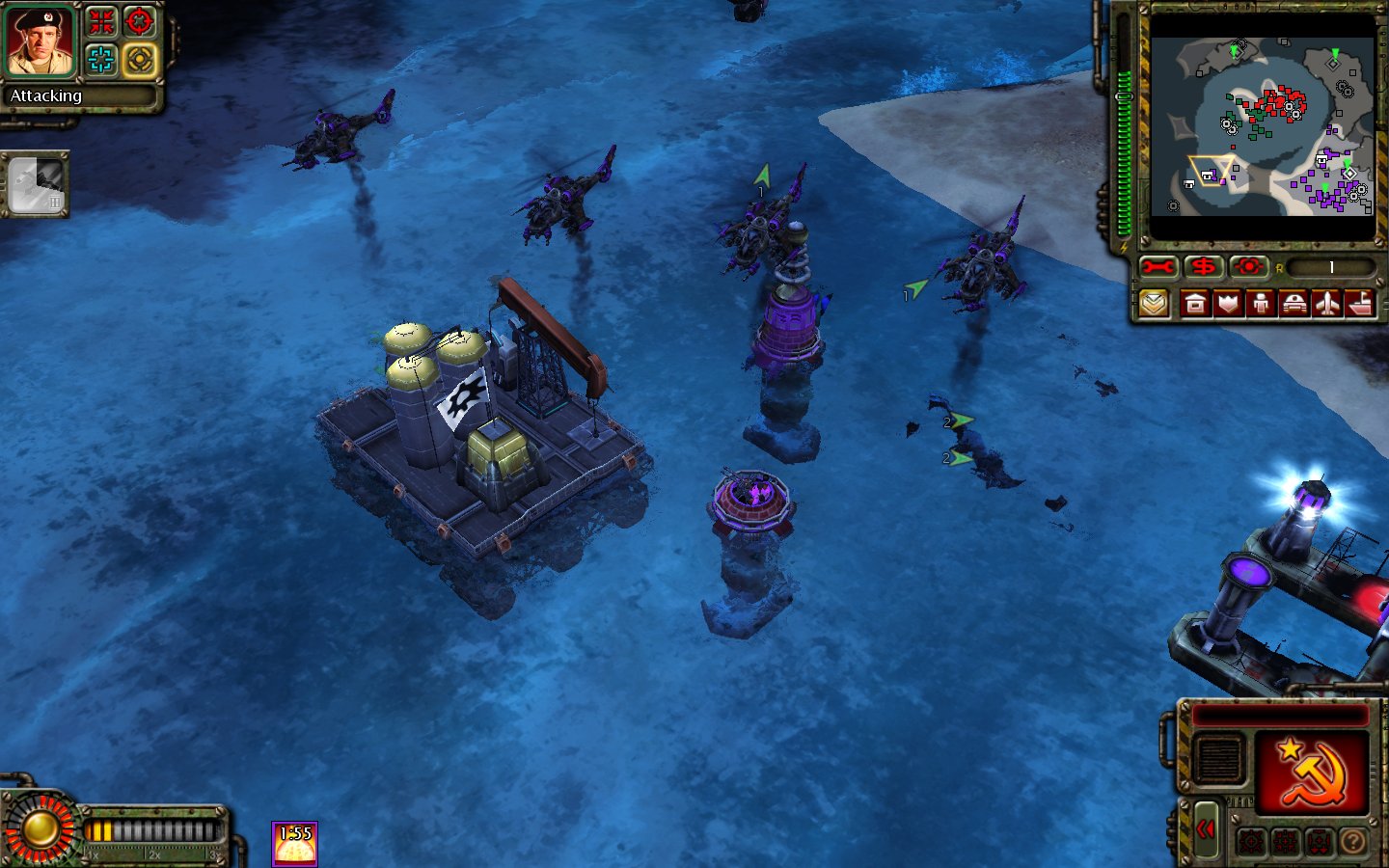Select the red converging-arrows co-commander order
1389x868 pixels.
click(x=101, y=22)
